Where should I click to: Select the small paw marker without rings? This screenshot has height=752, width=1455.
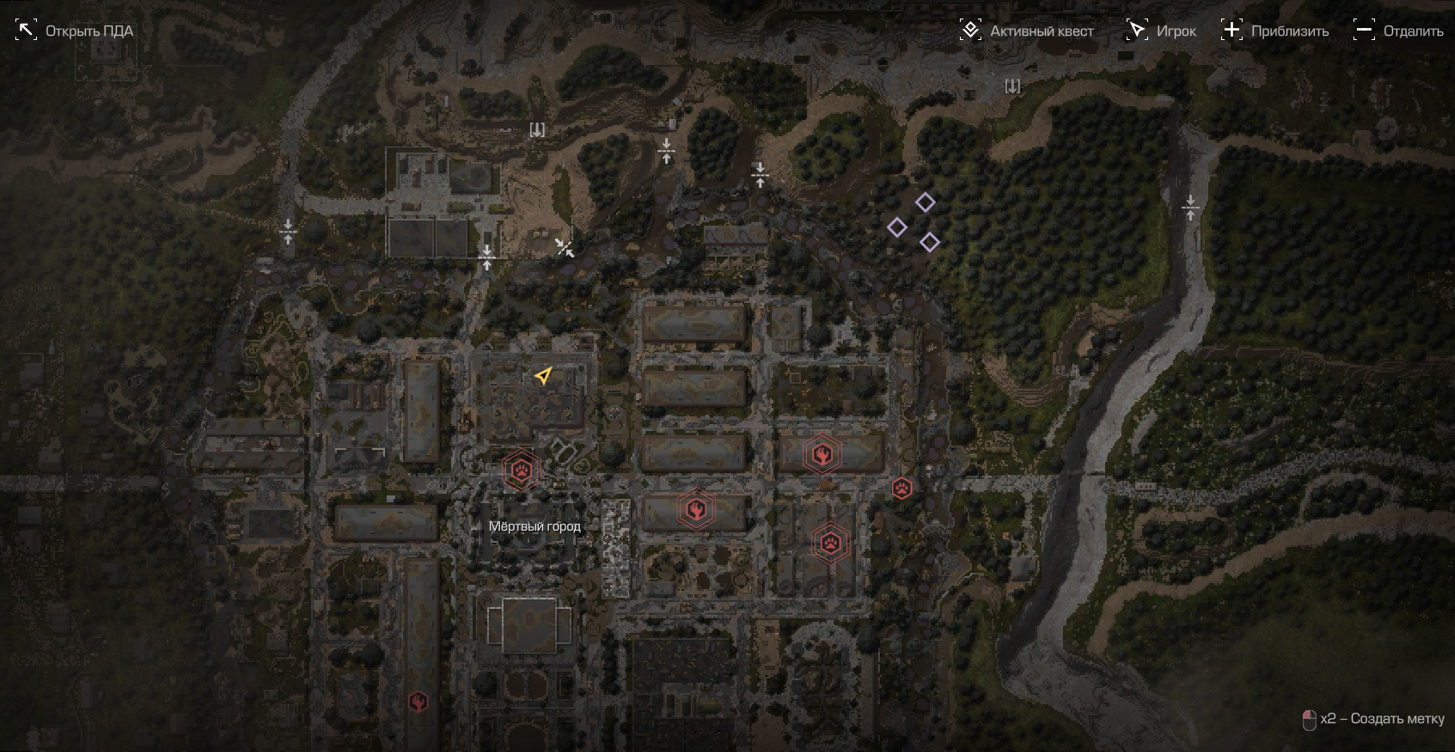click(x=902, y=489)
